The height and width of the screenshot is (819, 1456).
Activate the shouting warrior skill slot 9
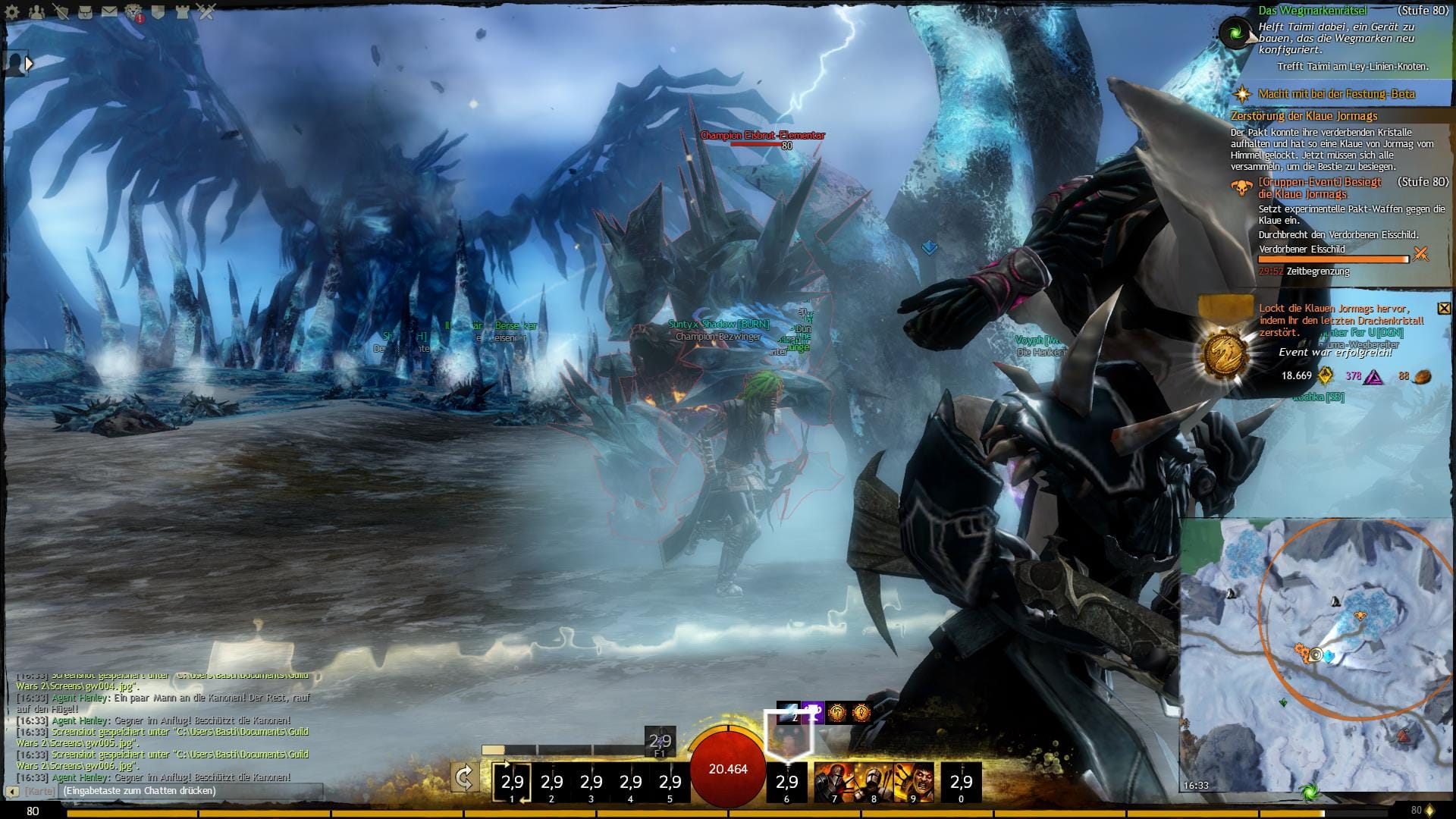click(913, 783)
